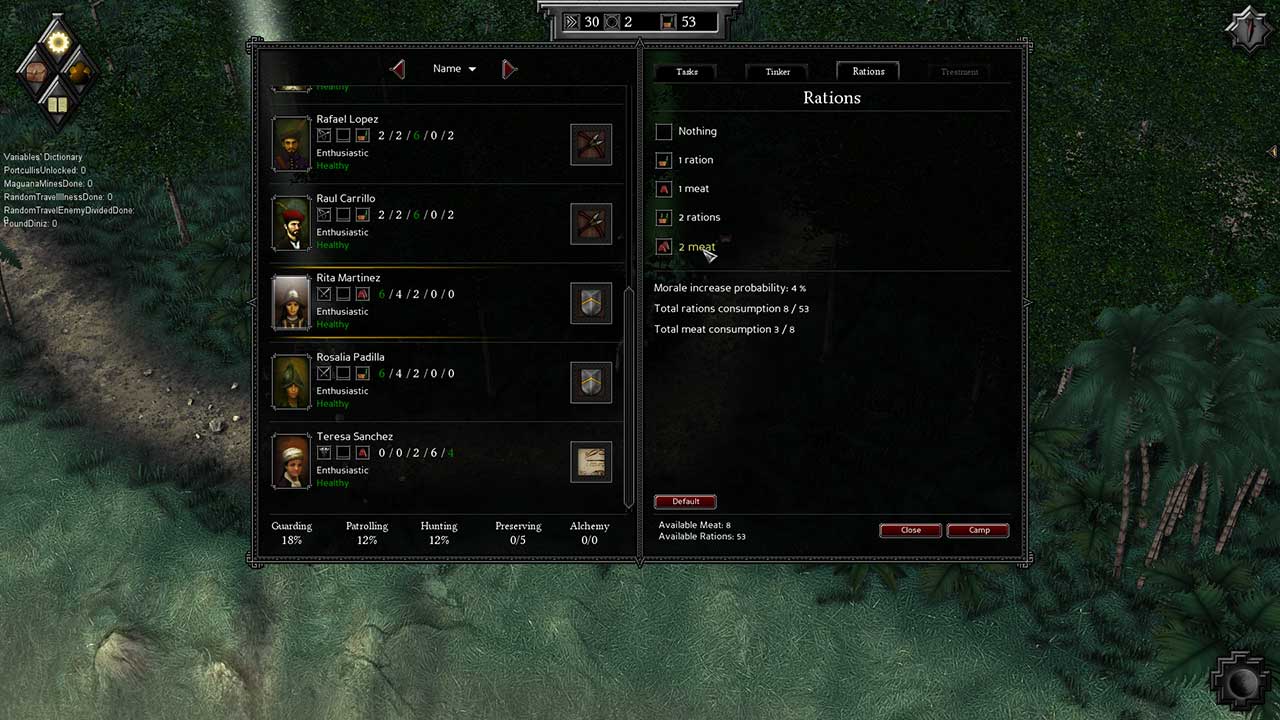Open the Name sort dropdown
The height and width of the screenshot is (720, 1280).
(455, 69)
